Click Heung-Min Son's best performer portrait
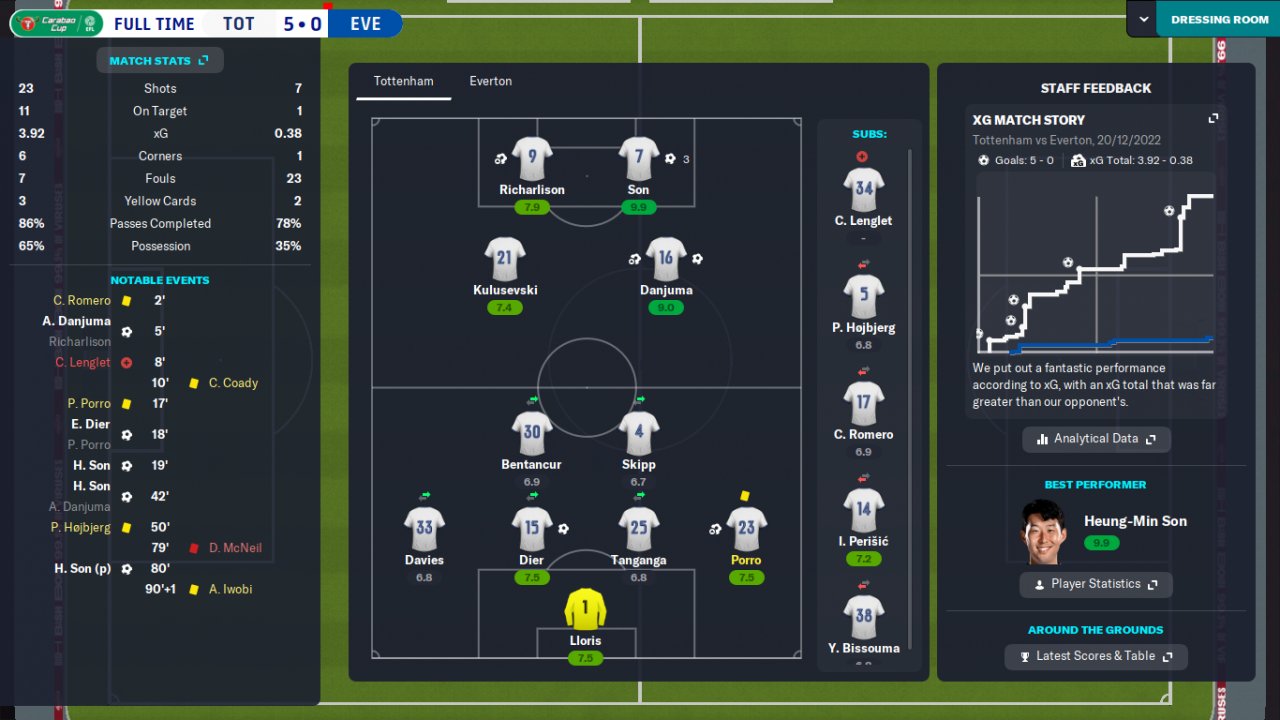The image size is (1280, 720). coord(1045,531)
